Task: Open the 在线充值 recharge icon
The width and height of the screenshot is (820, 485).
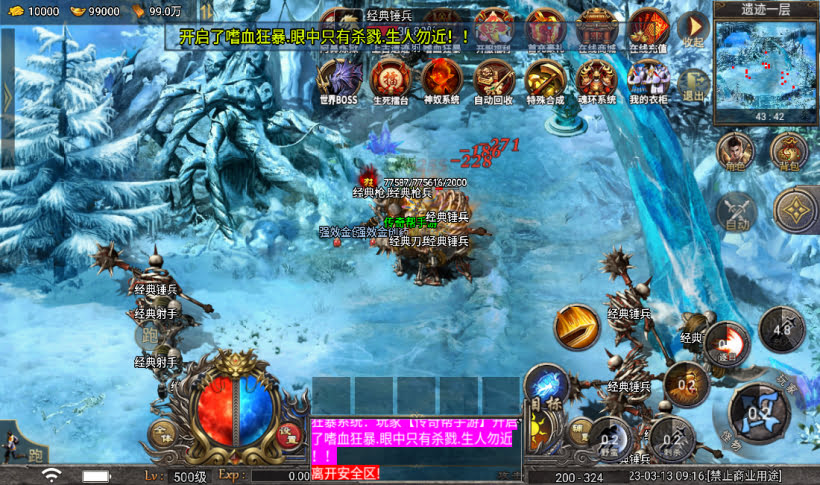Action: coord(649,28)
